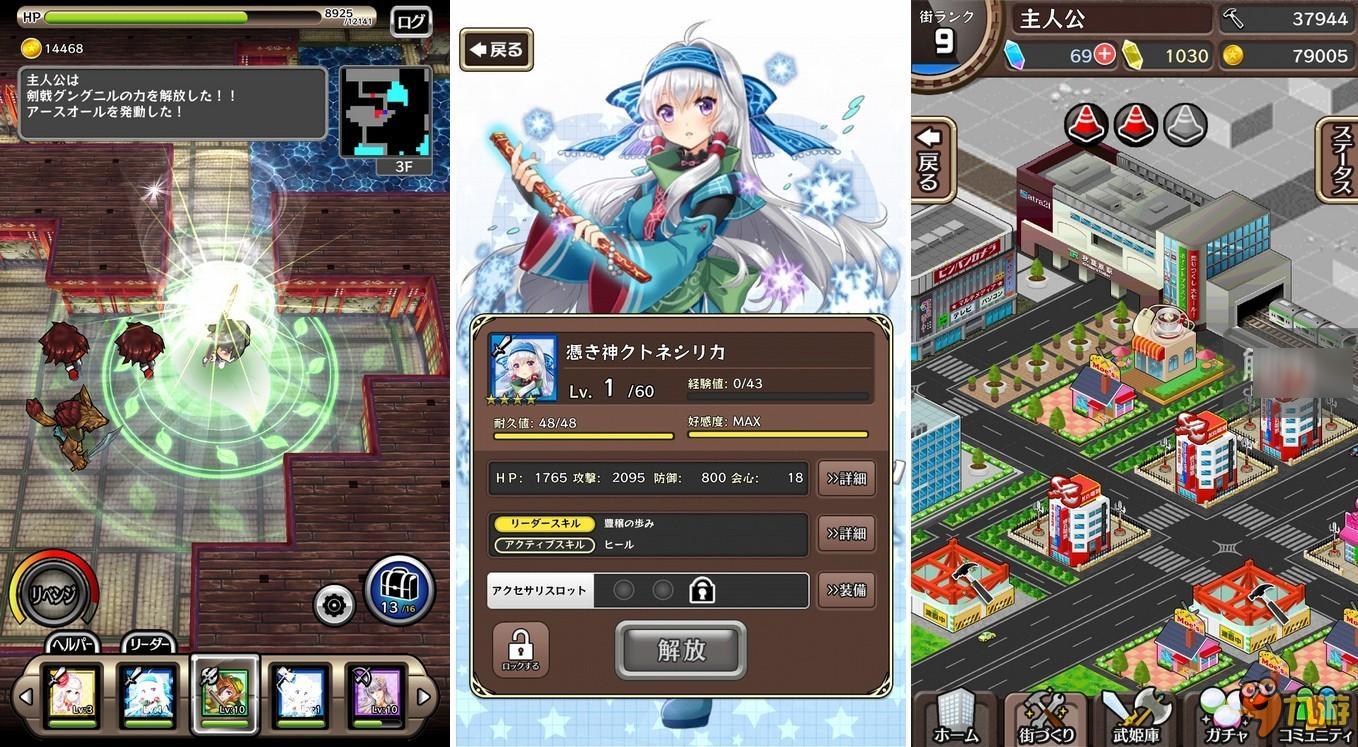1358x747 pixels.
Task: Tap the 戻る back button on the character screen
Action: 495,48
